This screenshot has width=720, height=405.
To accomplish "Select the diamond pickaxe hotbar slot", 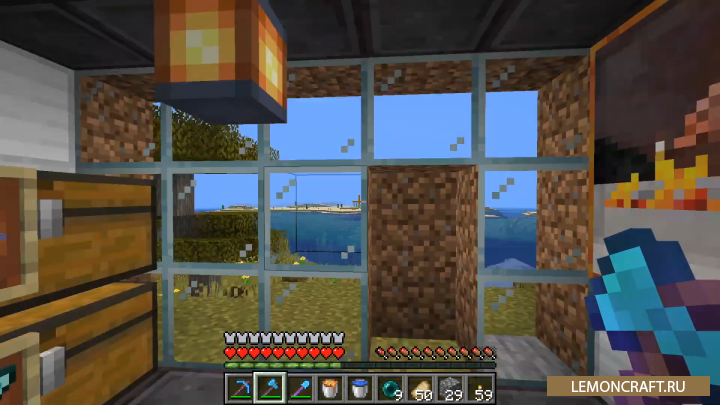I will pyautogui.click(x=241, y=384).
